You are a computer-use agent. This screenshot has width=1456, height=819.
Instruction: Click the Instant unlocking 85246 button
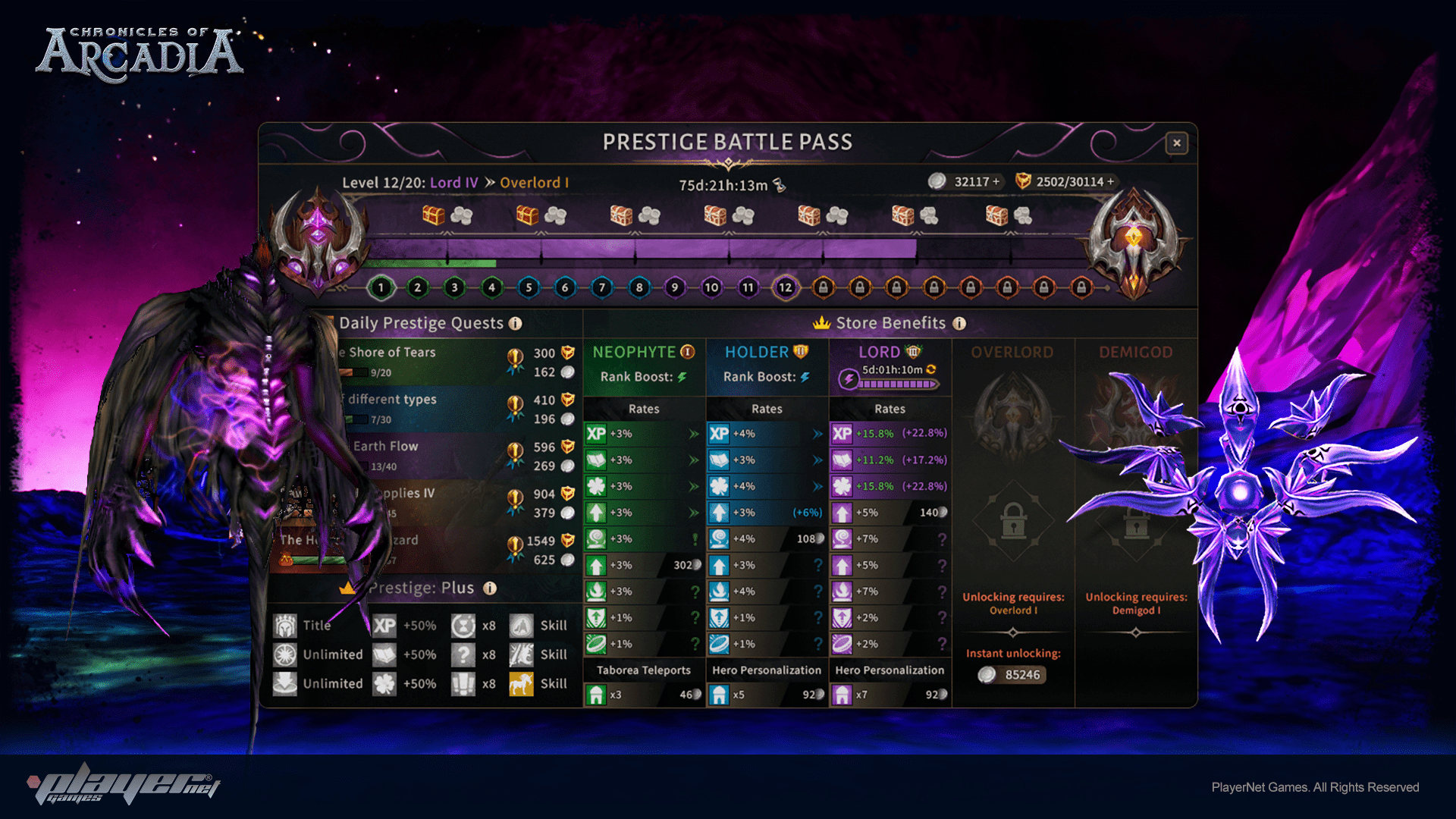point(1013,675)
